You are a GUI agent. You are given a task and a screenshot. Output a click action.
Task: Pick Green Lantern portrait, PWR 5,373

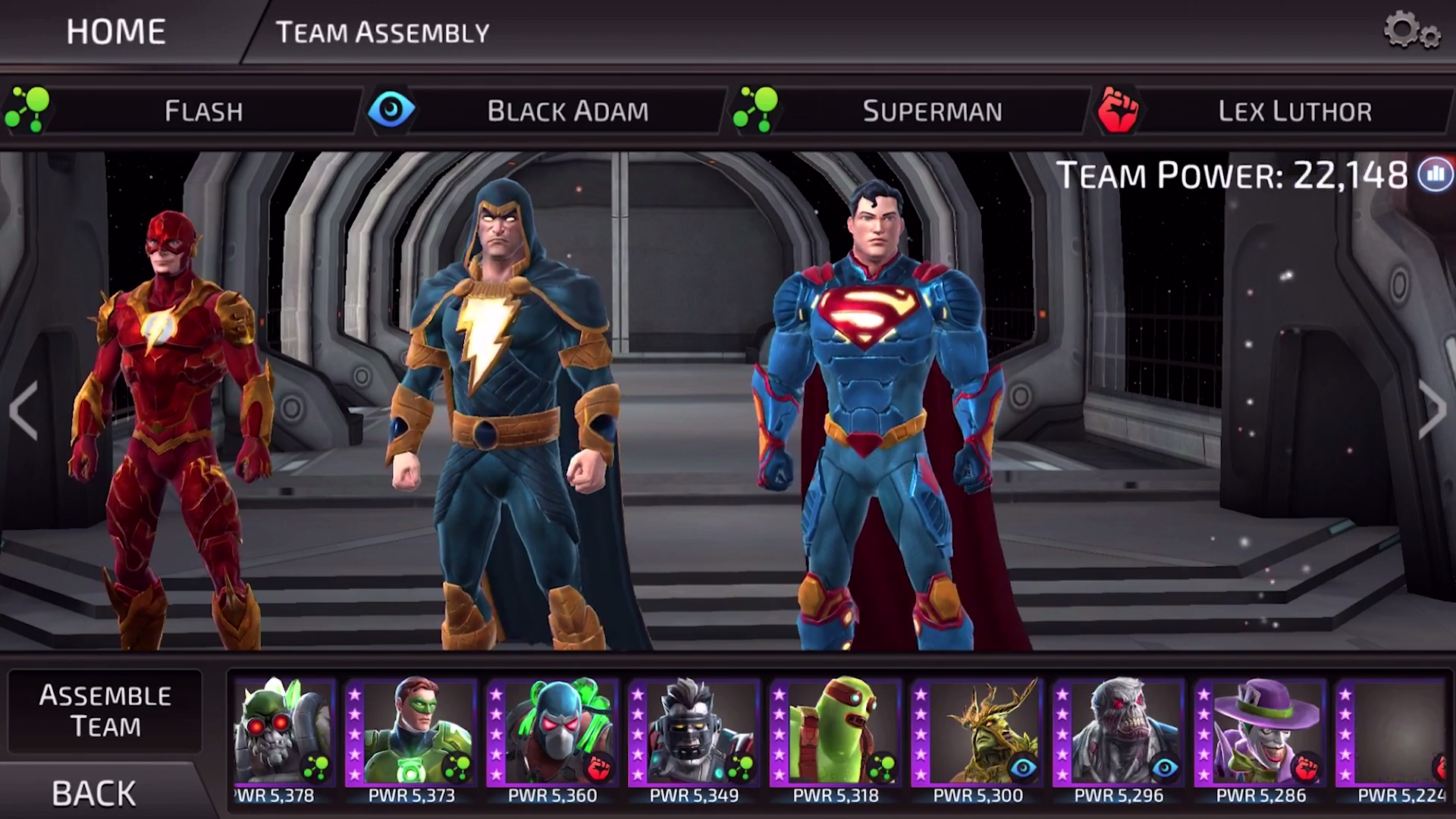411,732
